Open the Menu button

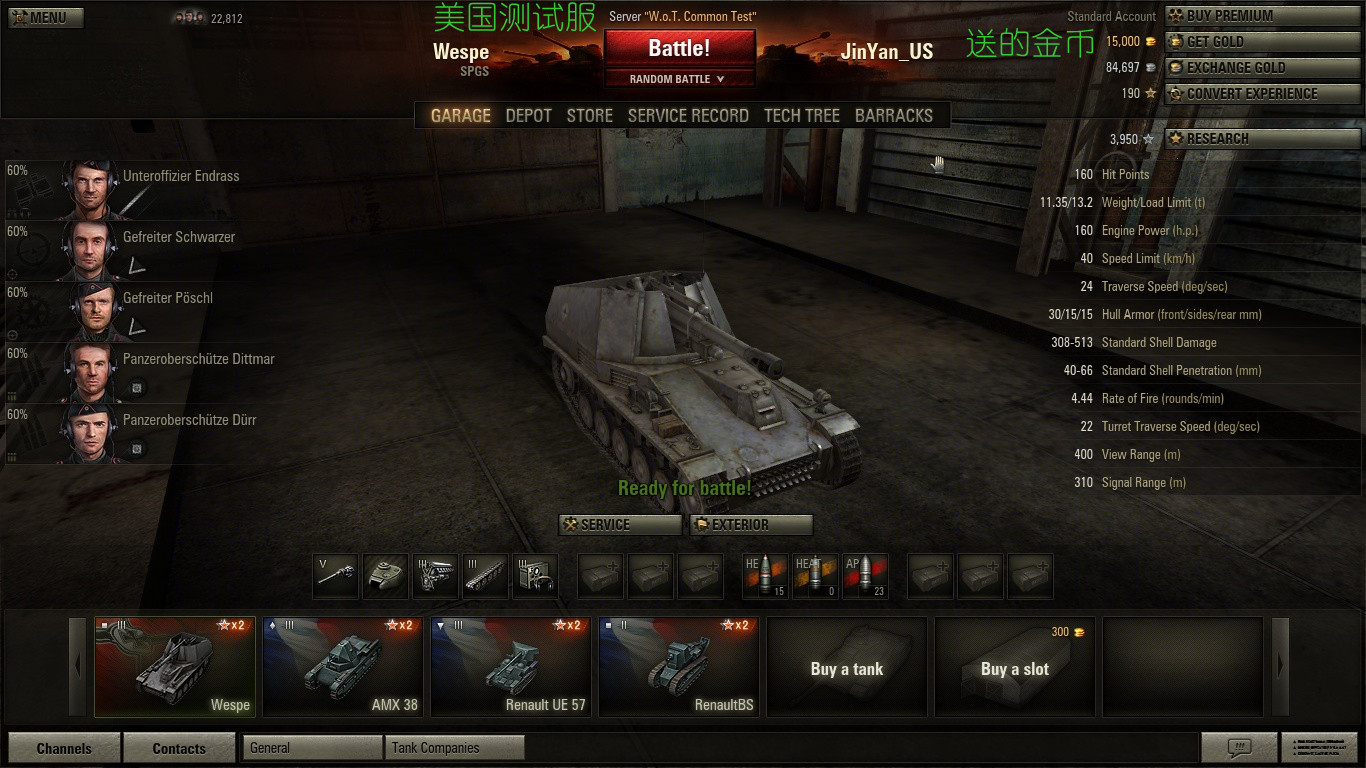(45, 17)
